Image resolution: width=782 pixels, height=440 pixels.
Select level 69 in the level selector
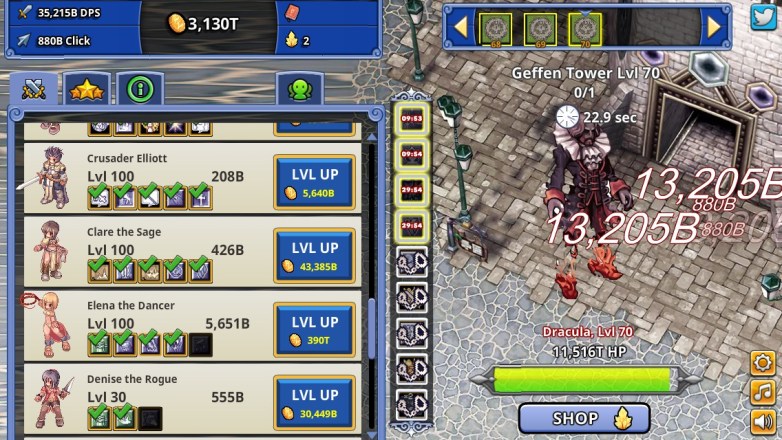[540, 29]
